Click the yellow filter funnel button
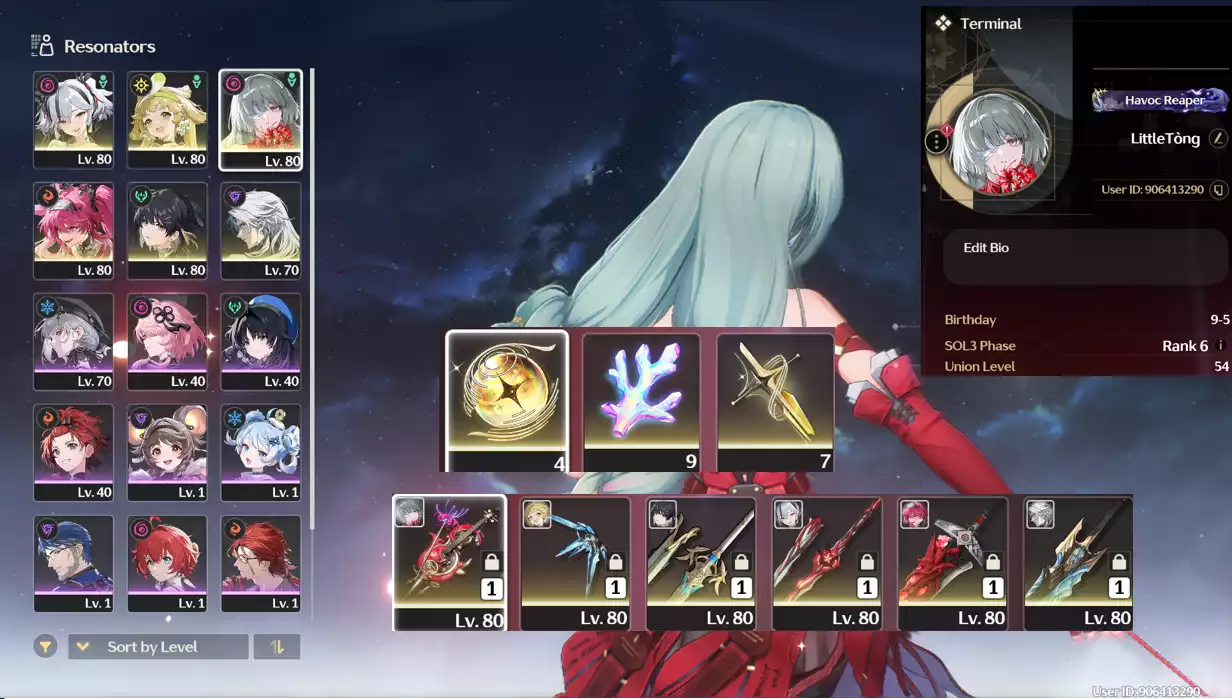1232x699 pixels. click(45, 647)
